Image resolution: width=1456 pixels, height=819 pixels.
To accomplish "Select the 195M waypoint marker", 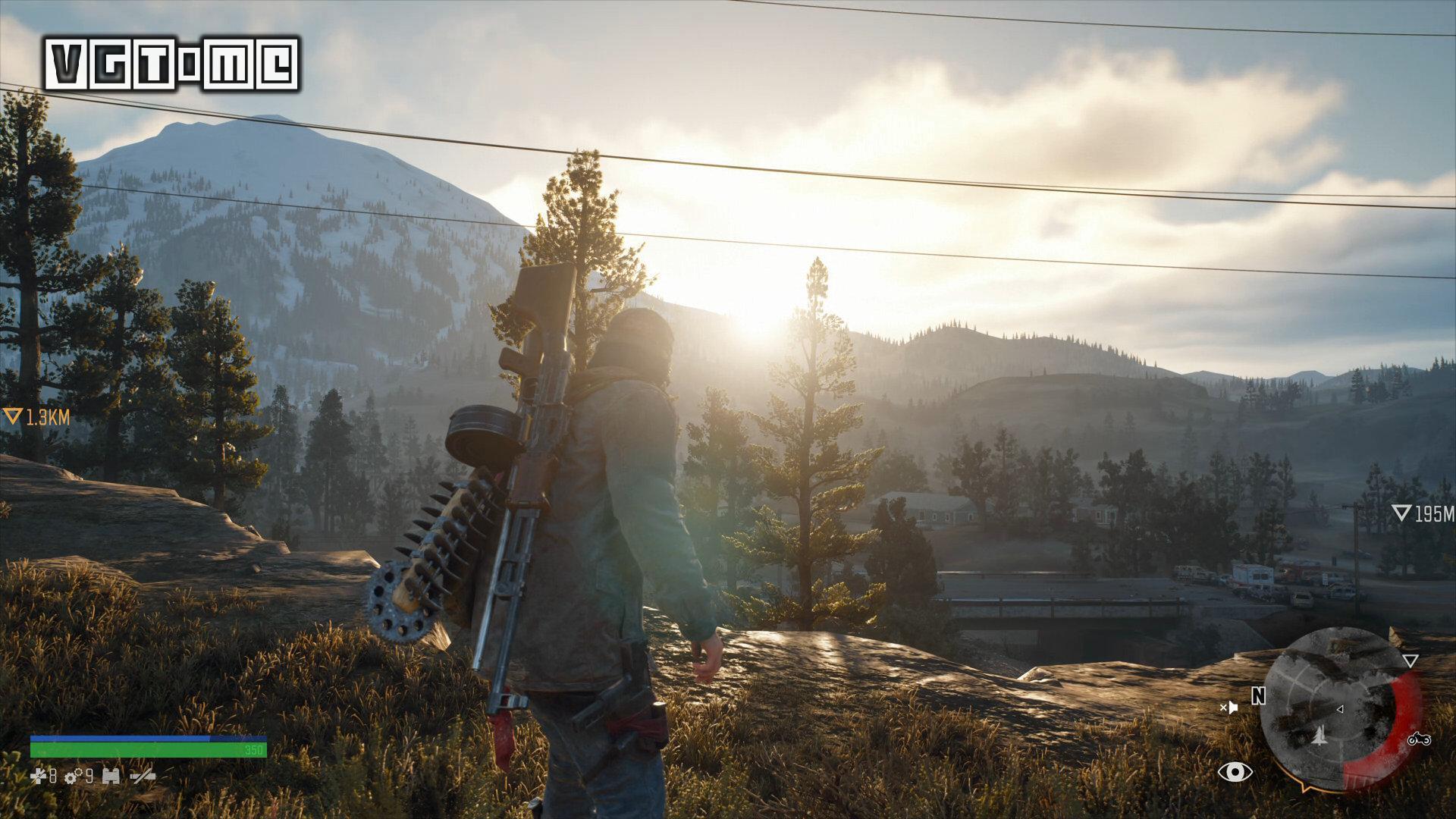I will pos(1423,514).
